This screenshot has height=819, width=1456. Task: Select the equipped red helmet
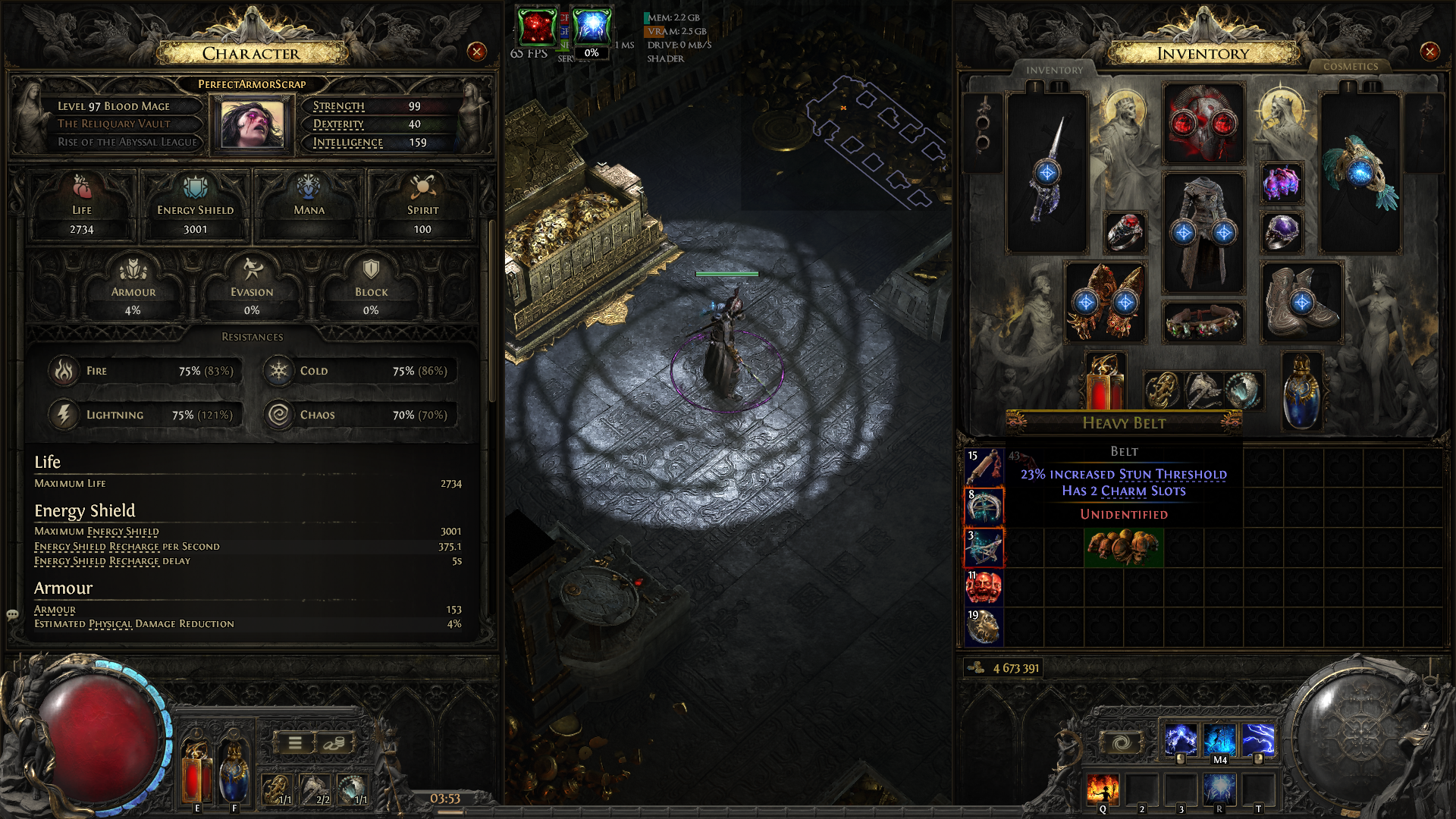[1203, 124]
